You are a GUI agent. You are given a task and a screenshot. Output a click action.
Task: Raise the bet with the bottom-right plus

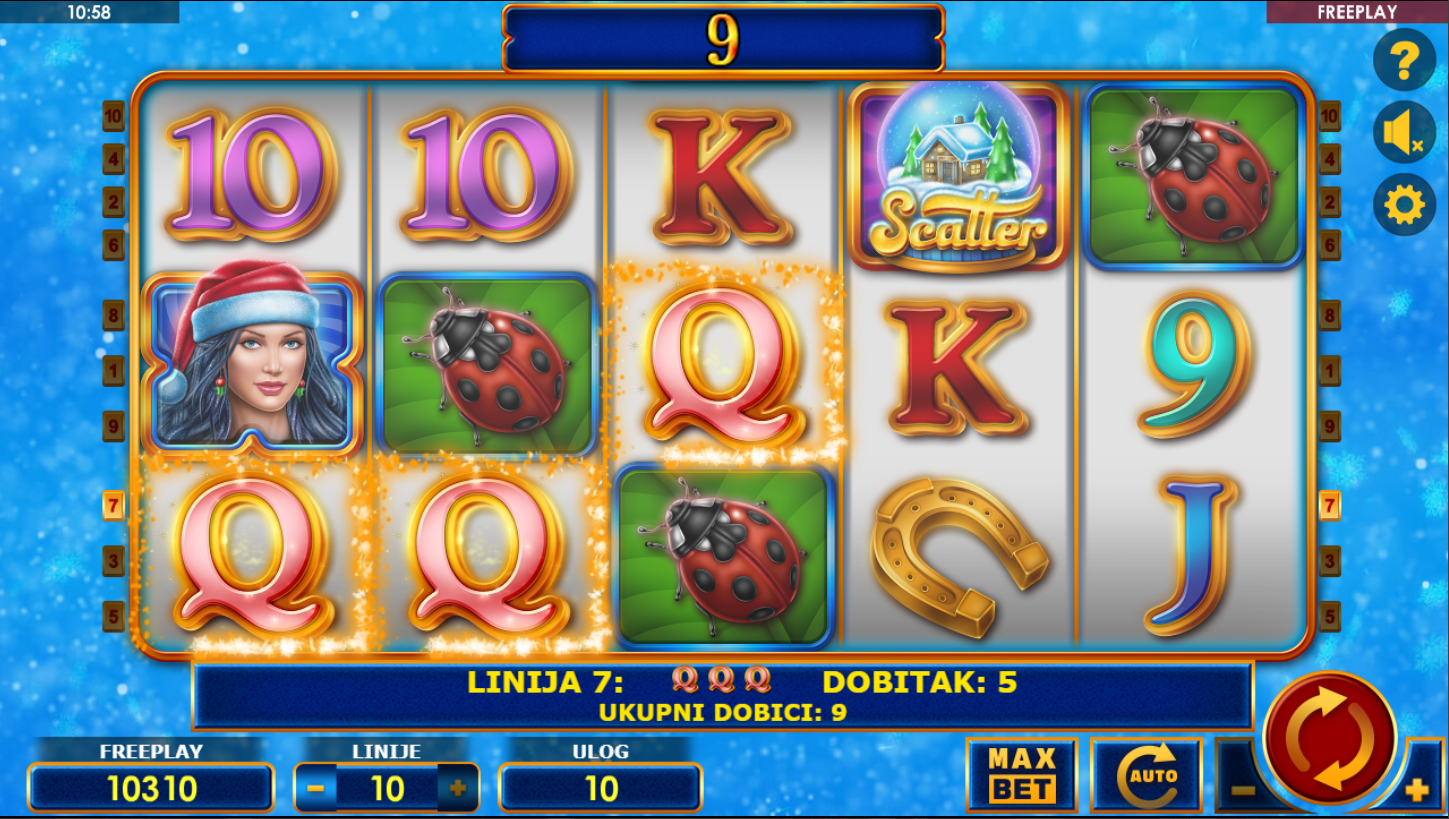1417,790
